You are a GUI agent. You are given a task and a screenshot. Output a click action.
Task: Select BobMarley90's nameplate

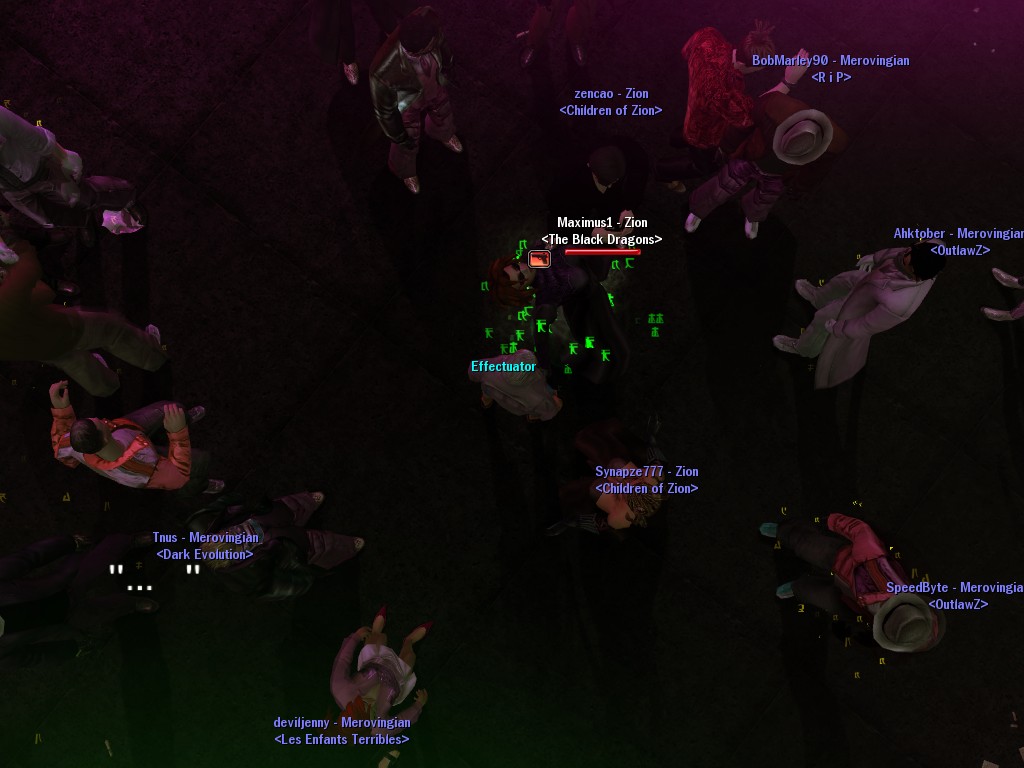(830, 60)
